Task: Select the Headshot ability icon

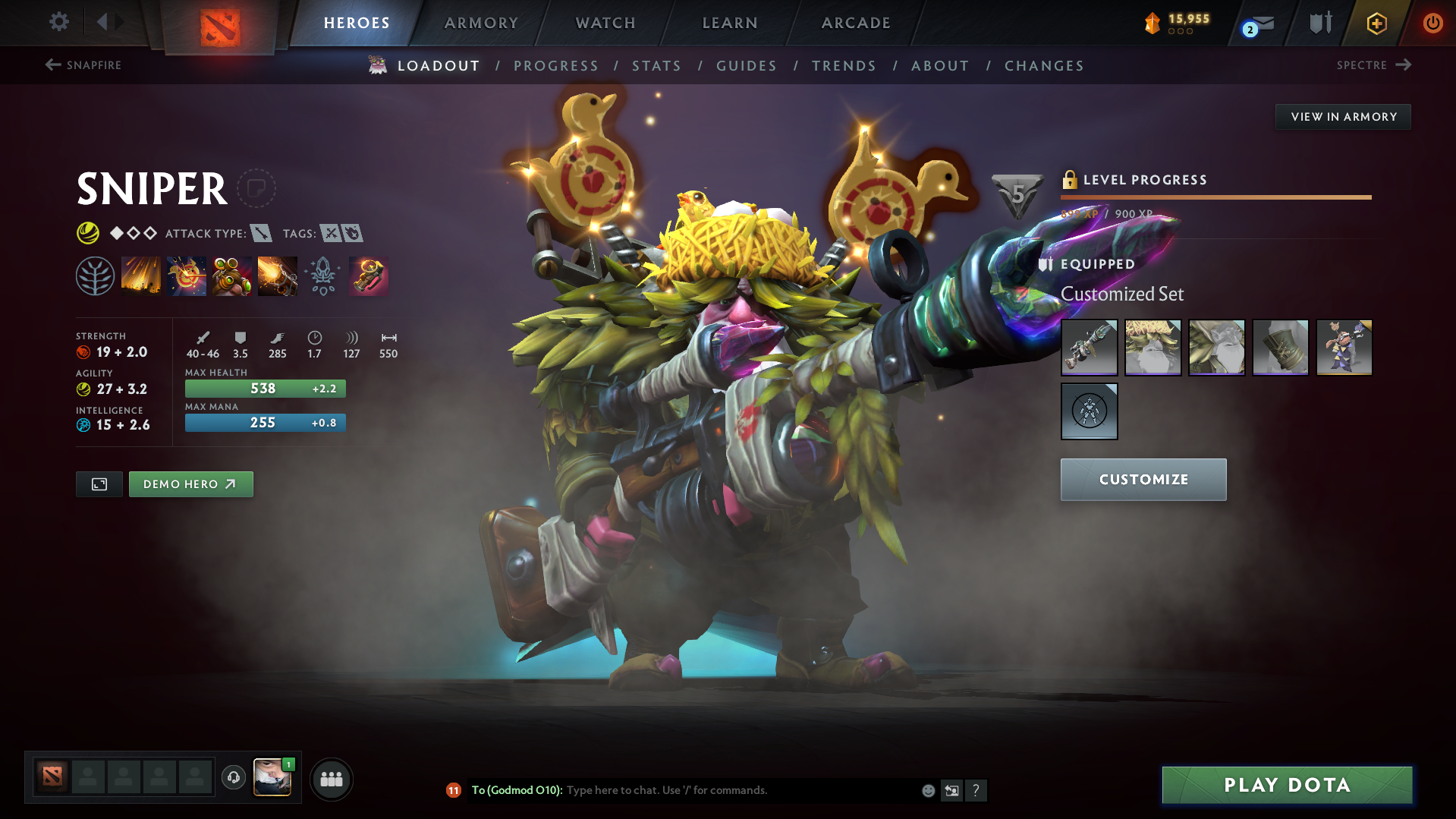Action: point(187,275)
